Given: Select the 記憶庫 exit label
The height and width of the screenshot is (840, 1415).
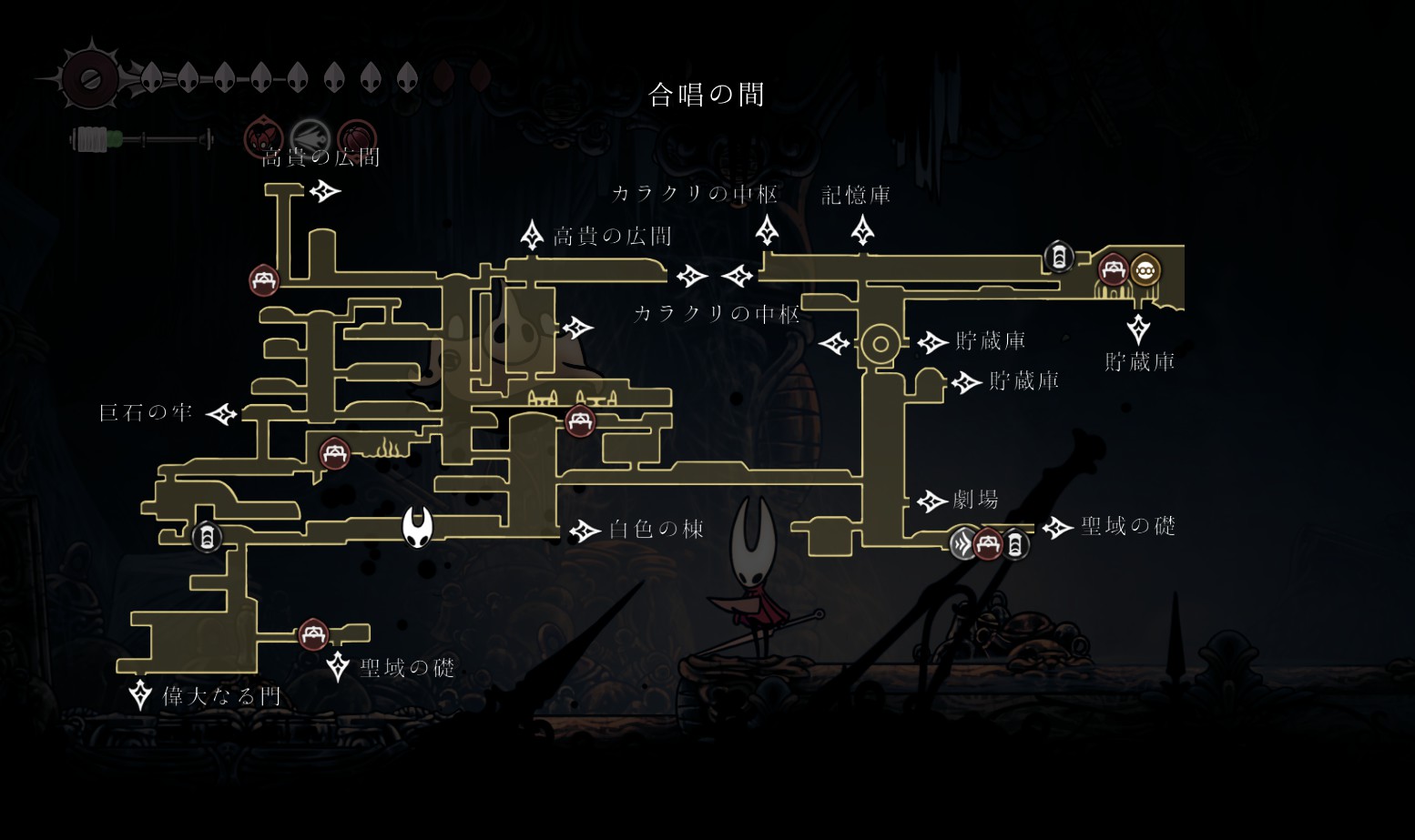Looking at the screenshot, I should (856, 196).
